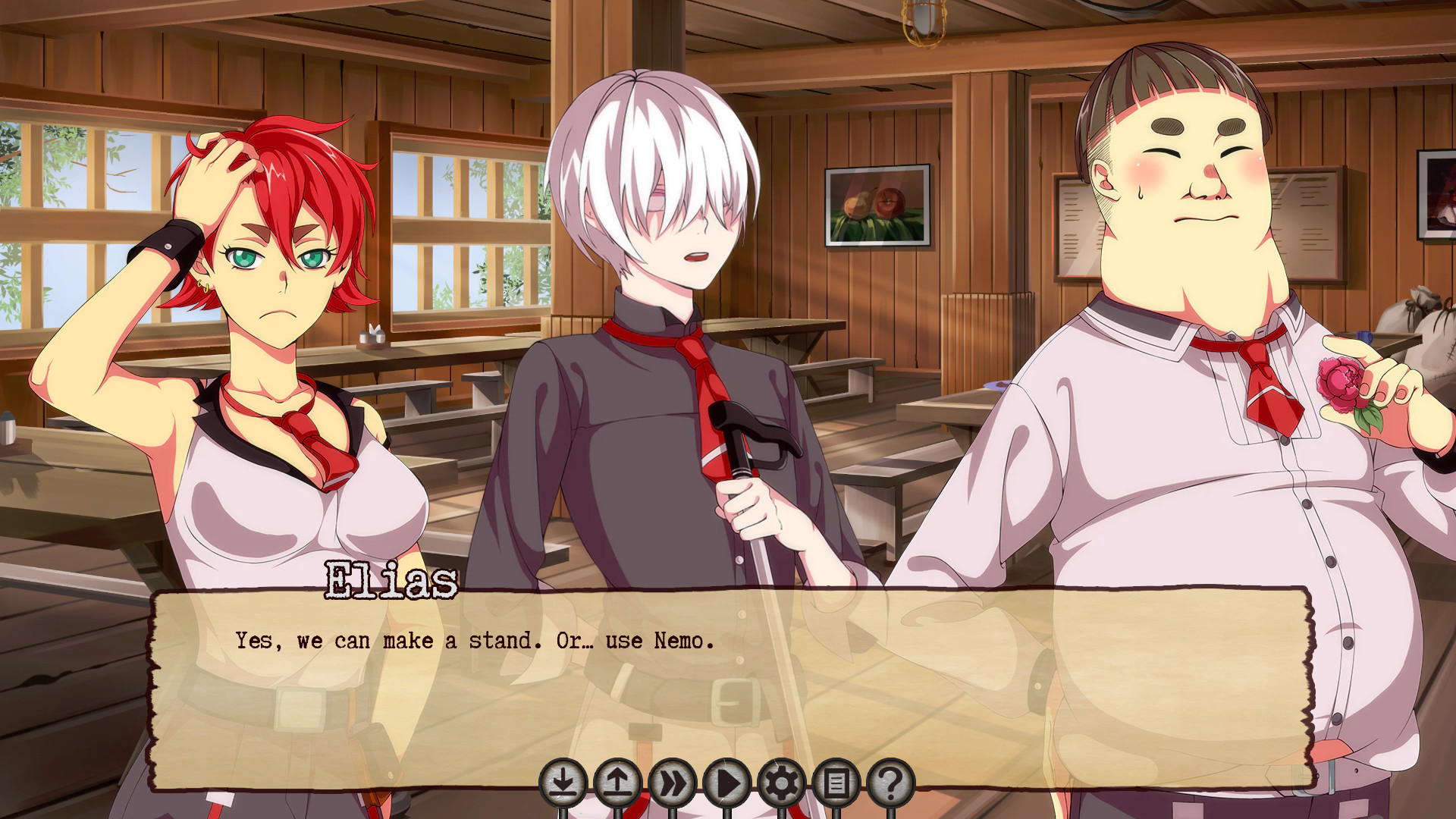Open help via the question mark icon
Image resolution: width=1456 pixels, height=819 pixels.
tap(891, 780)
